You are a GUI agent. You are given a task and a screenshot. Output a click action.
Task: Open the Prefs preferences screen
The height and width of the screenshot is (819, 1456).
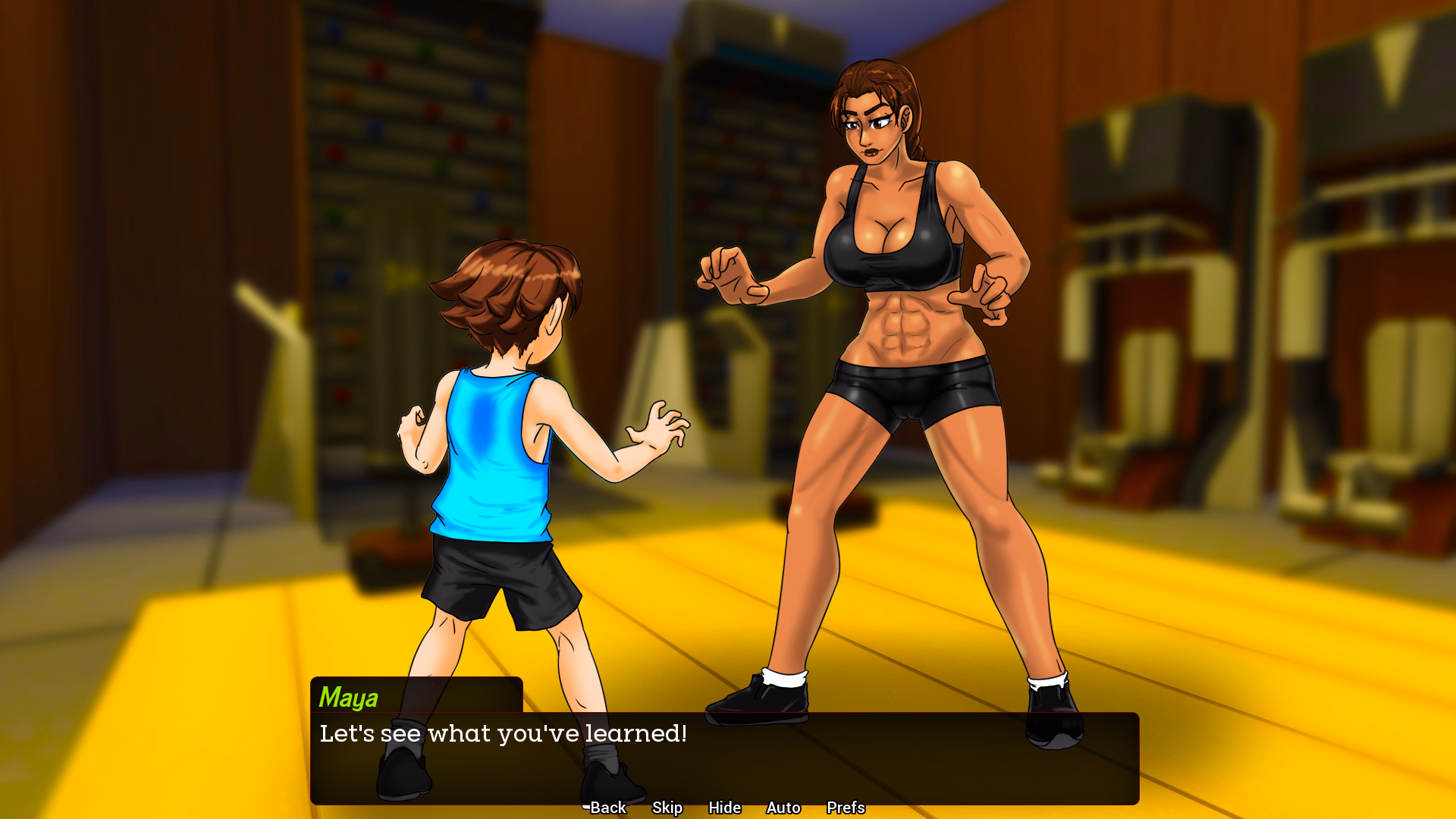845,808
